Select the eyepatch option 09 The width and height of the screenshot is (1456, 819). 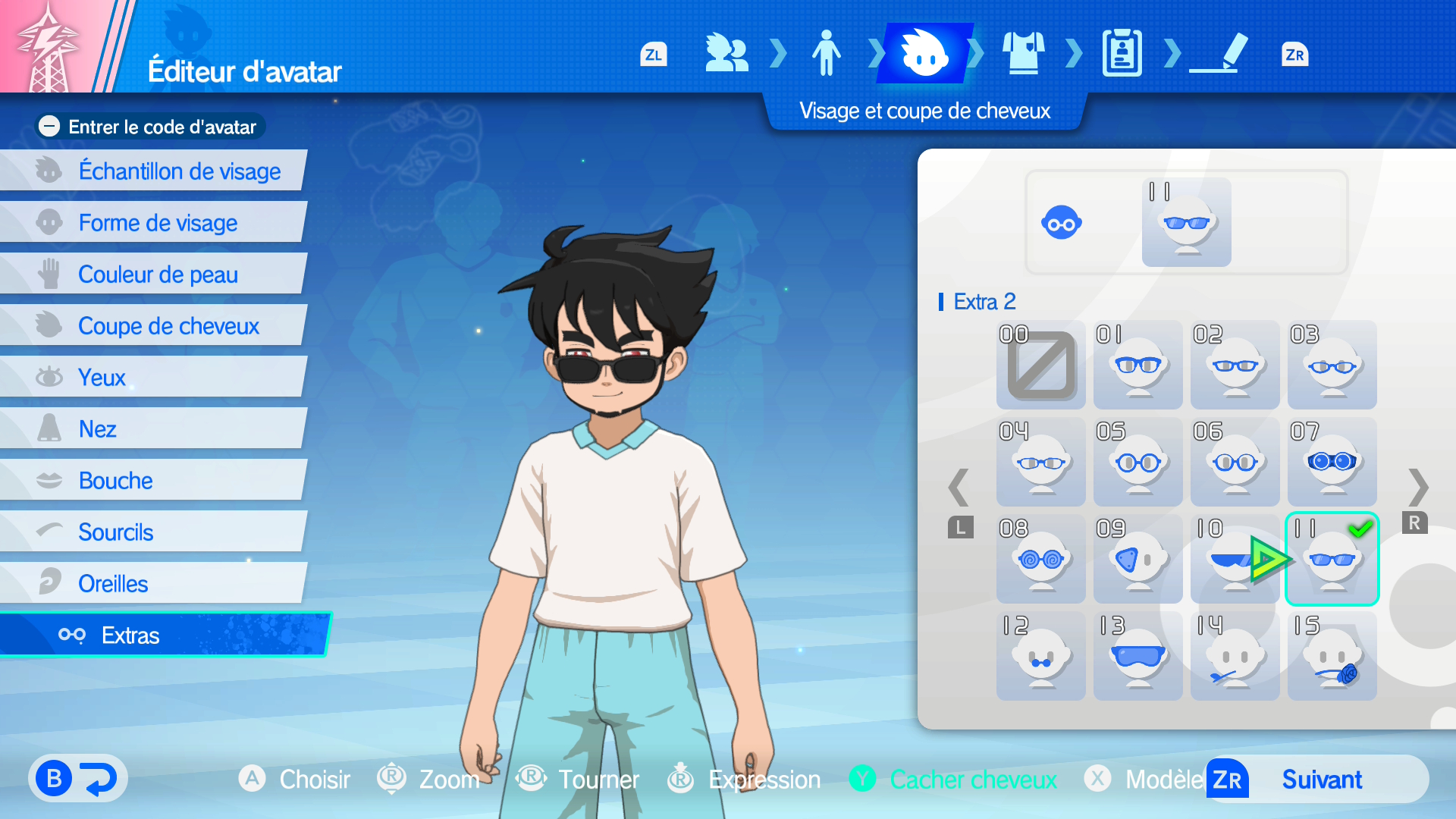[x=1137, y=560]
